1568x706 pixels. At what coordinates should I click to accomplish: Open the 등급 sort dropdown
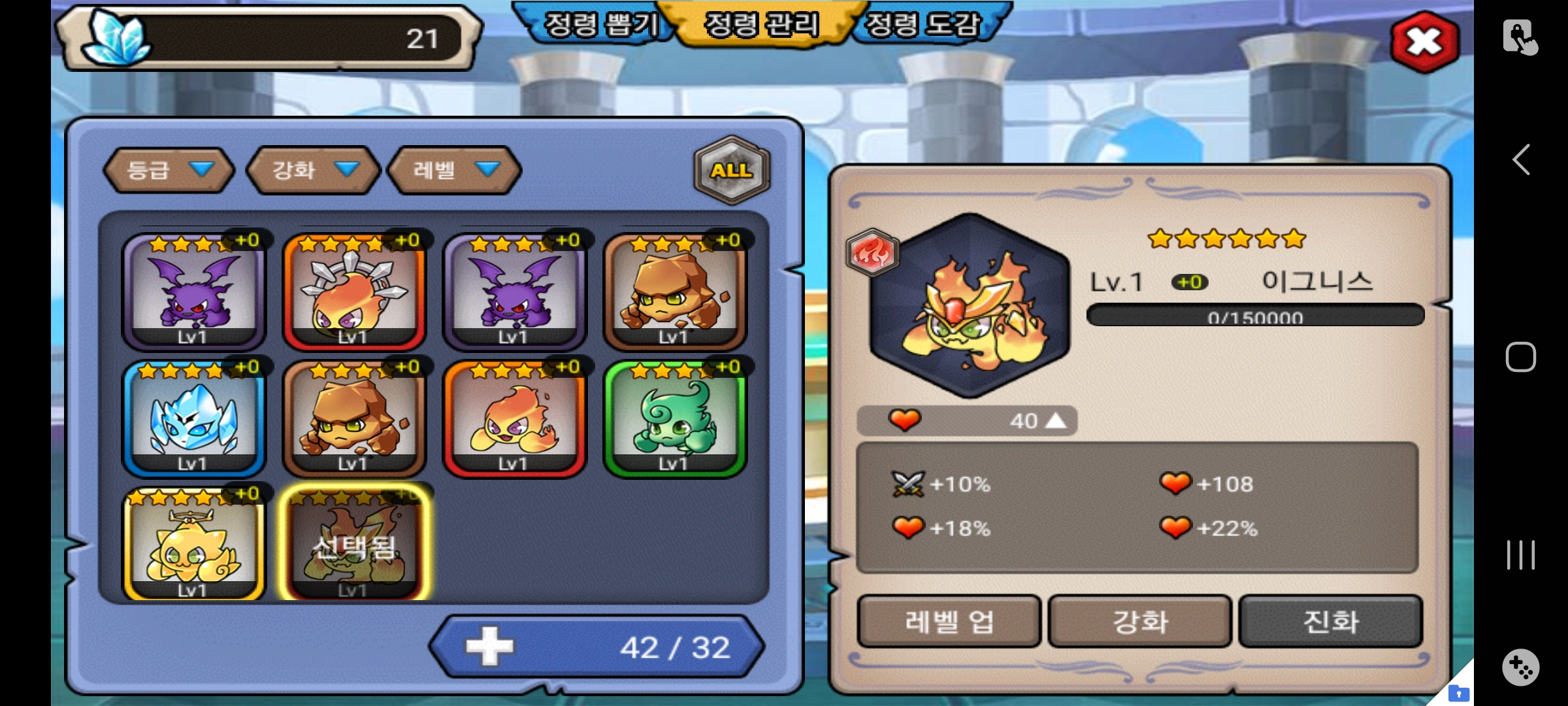click(169, 170)
